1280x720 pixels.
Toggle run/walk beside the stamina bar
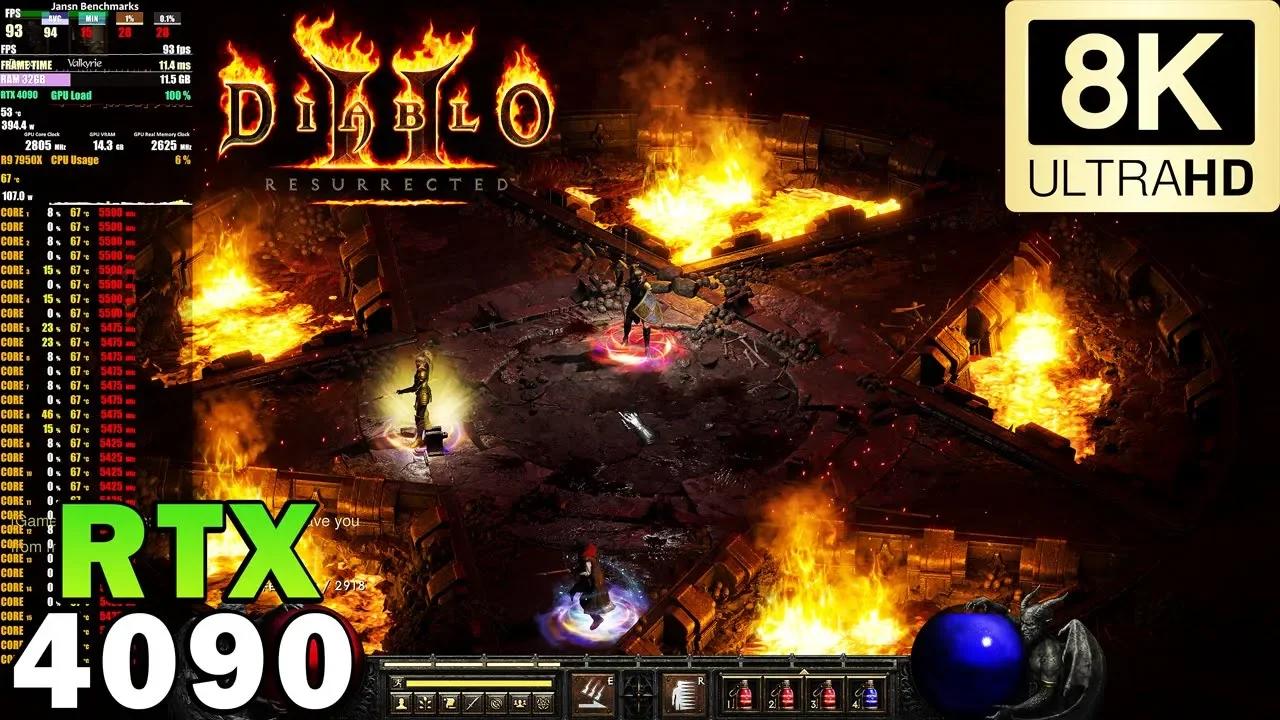[x=397, y=684]
